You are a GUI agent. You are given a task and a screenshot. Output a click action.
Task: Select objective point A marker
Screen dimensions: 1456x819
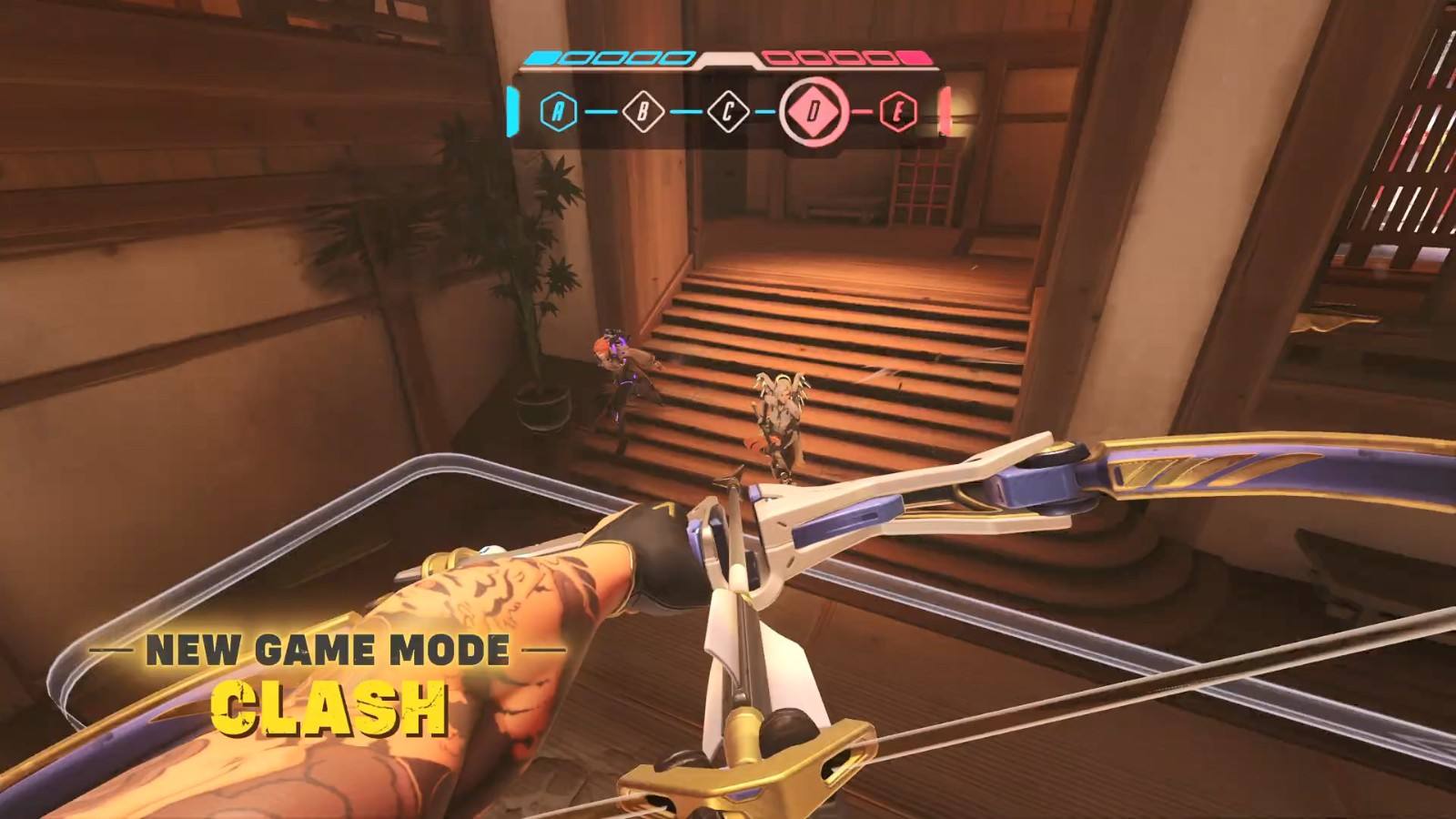(559, 112)
